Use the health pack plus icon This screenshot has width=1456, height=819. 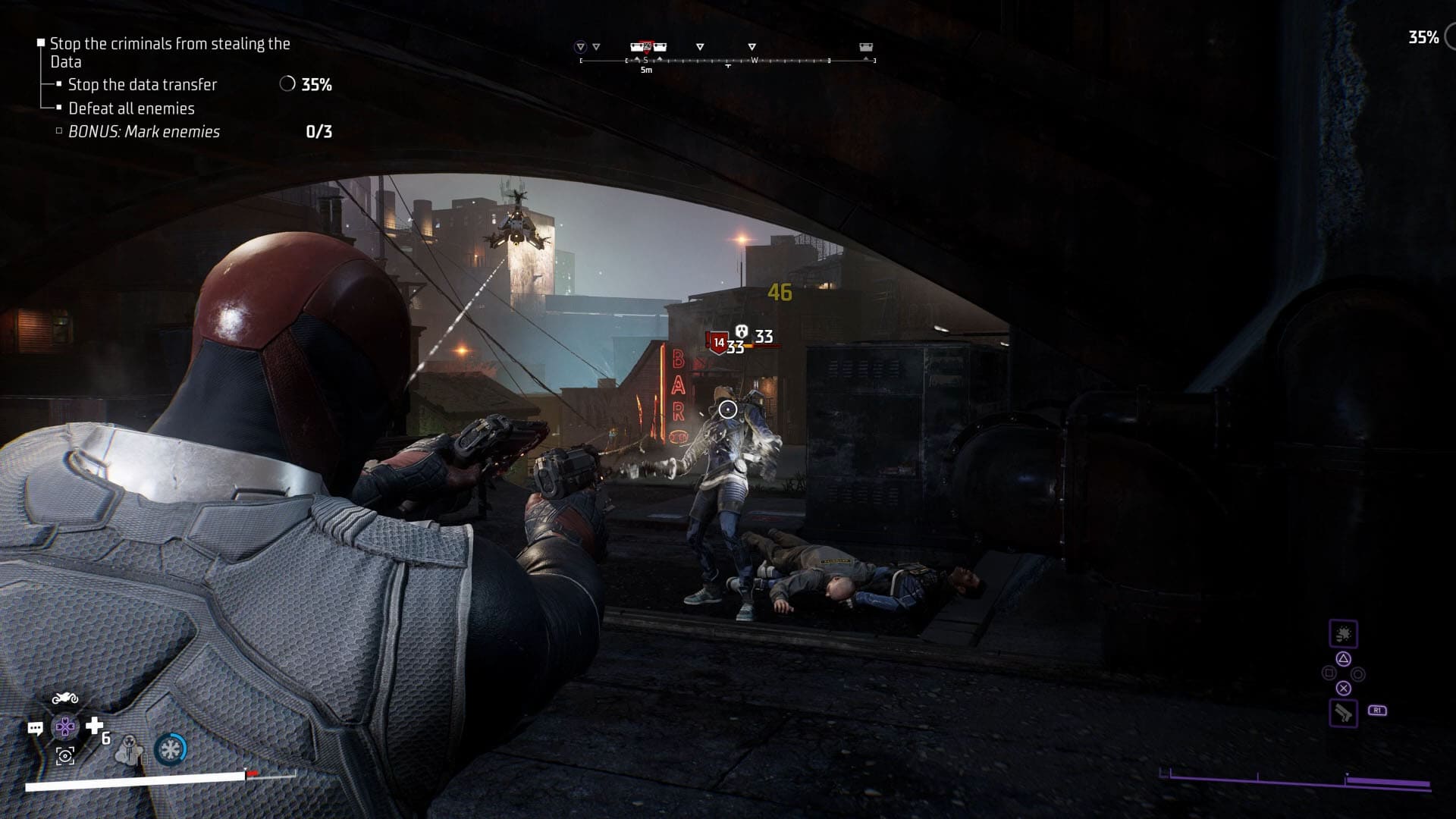[94, 726]
